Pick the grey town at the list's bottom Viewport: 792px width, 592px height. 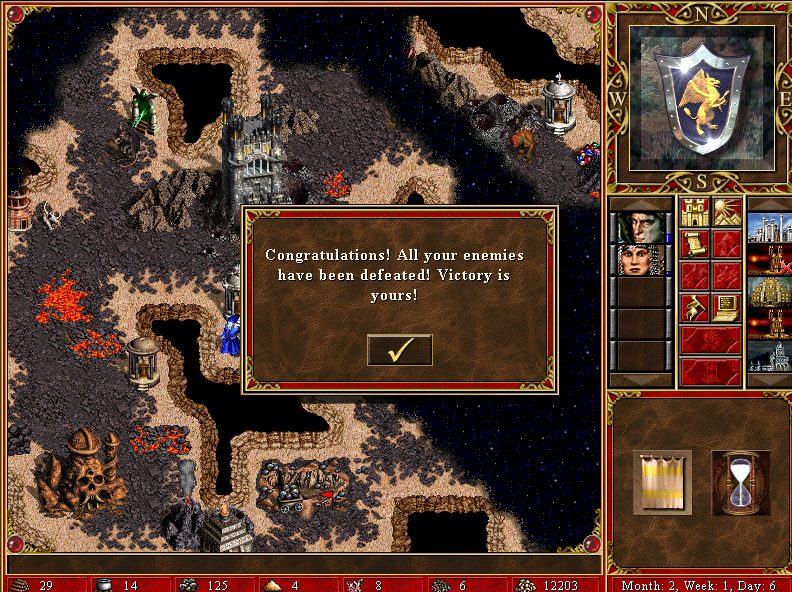769,356
